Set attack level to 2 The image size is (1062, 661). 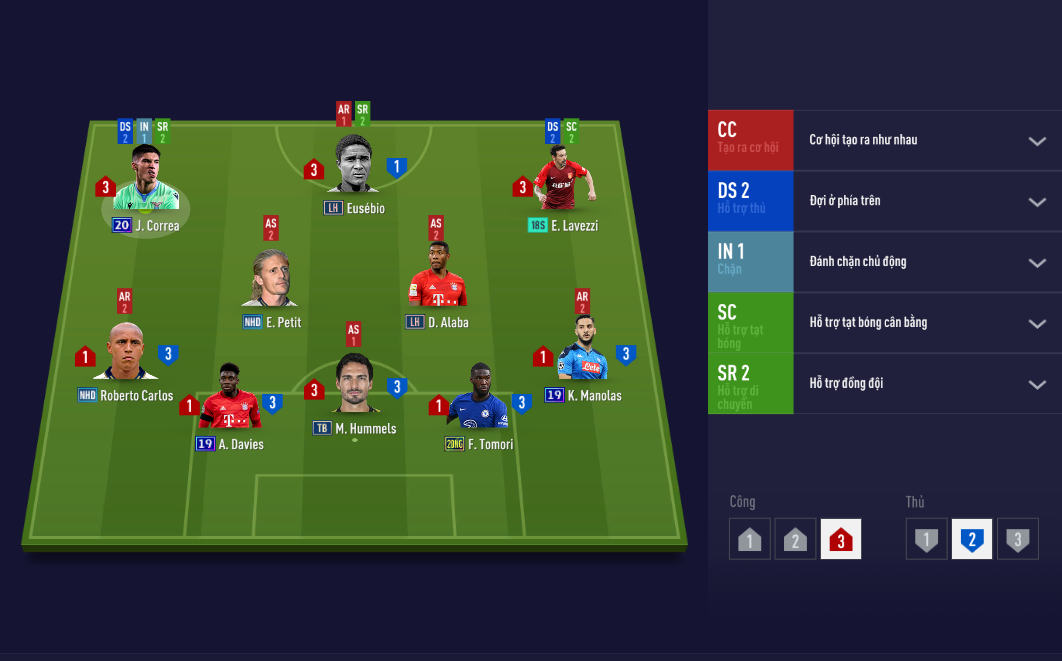point(795,540)
